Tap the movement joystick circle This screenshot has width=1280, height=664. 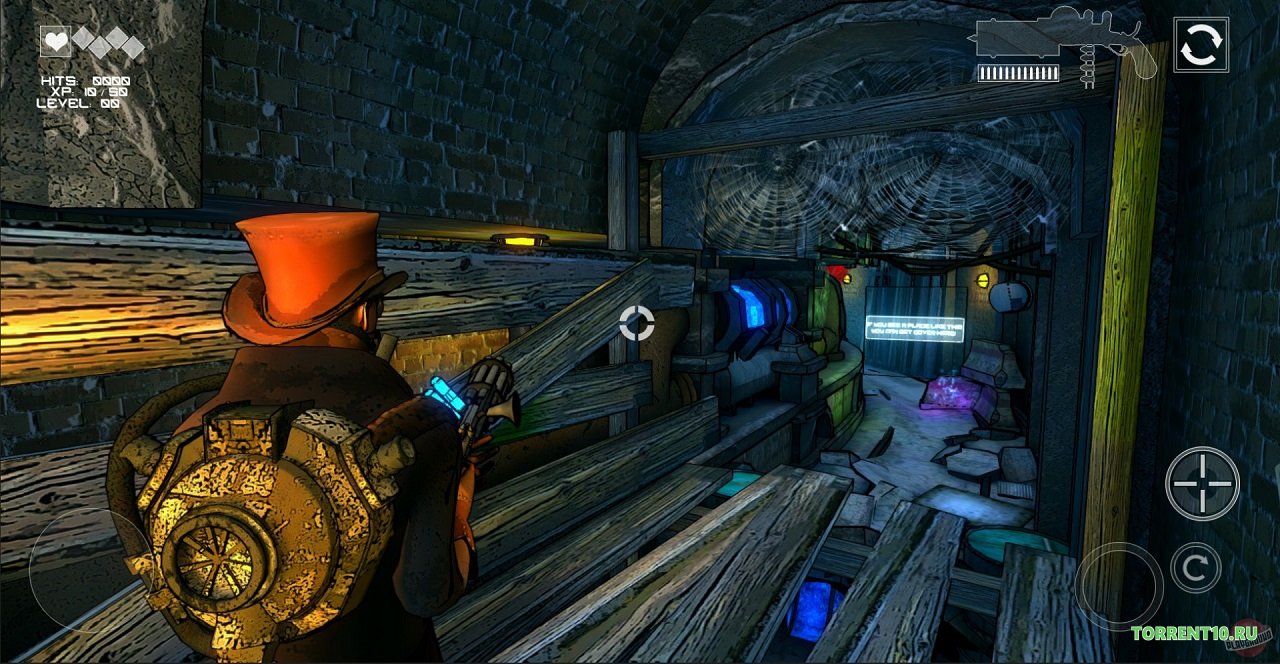point(78,570)
